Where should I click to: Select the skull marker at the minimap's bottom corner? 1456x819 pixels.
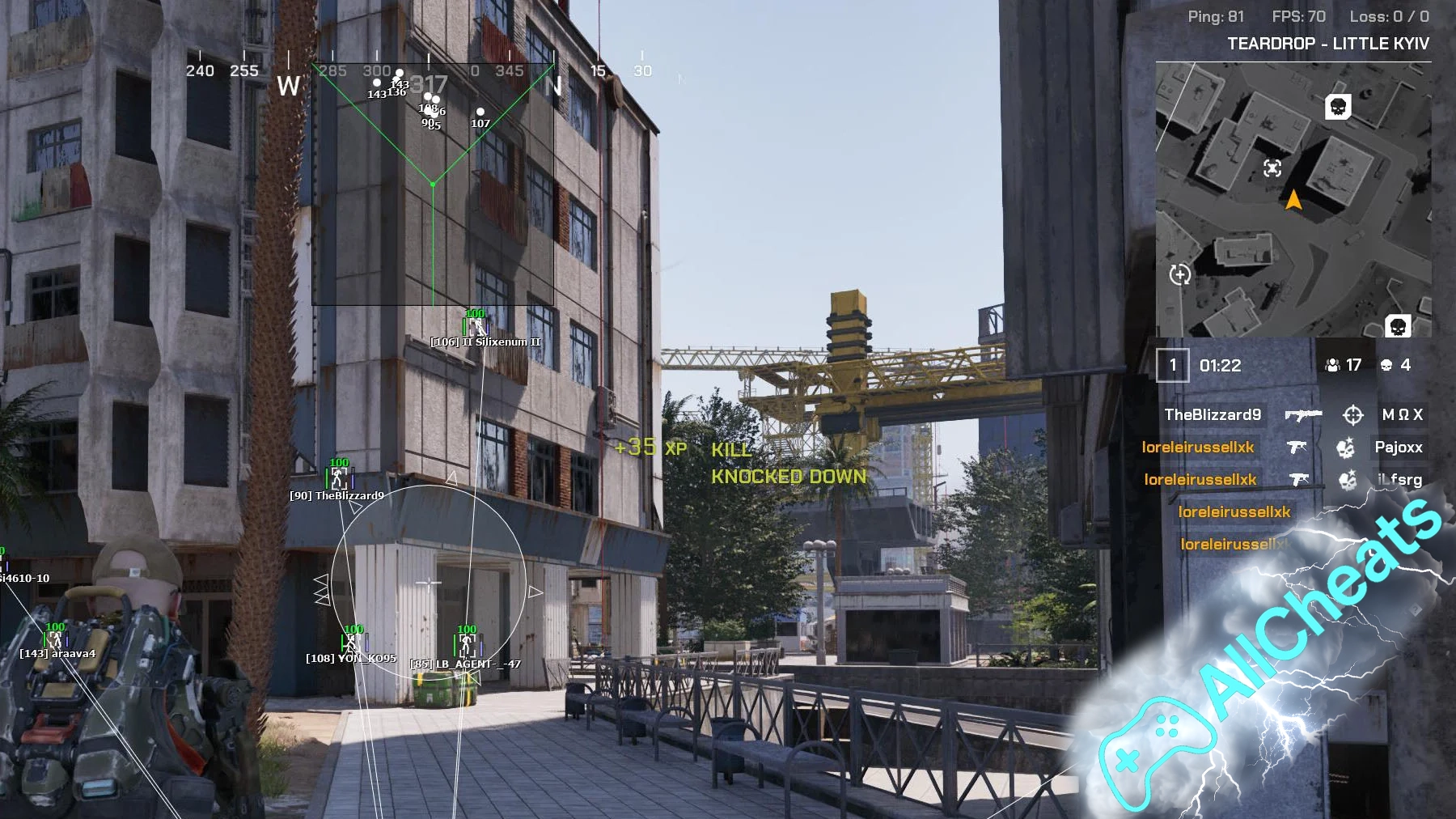1398,325
